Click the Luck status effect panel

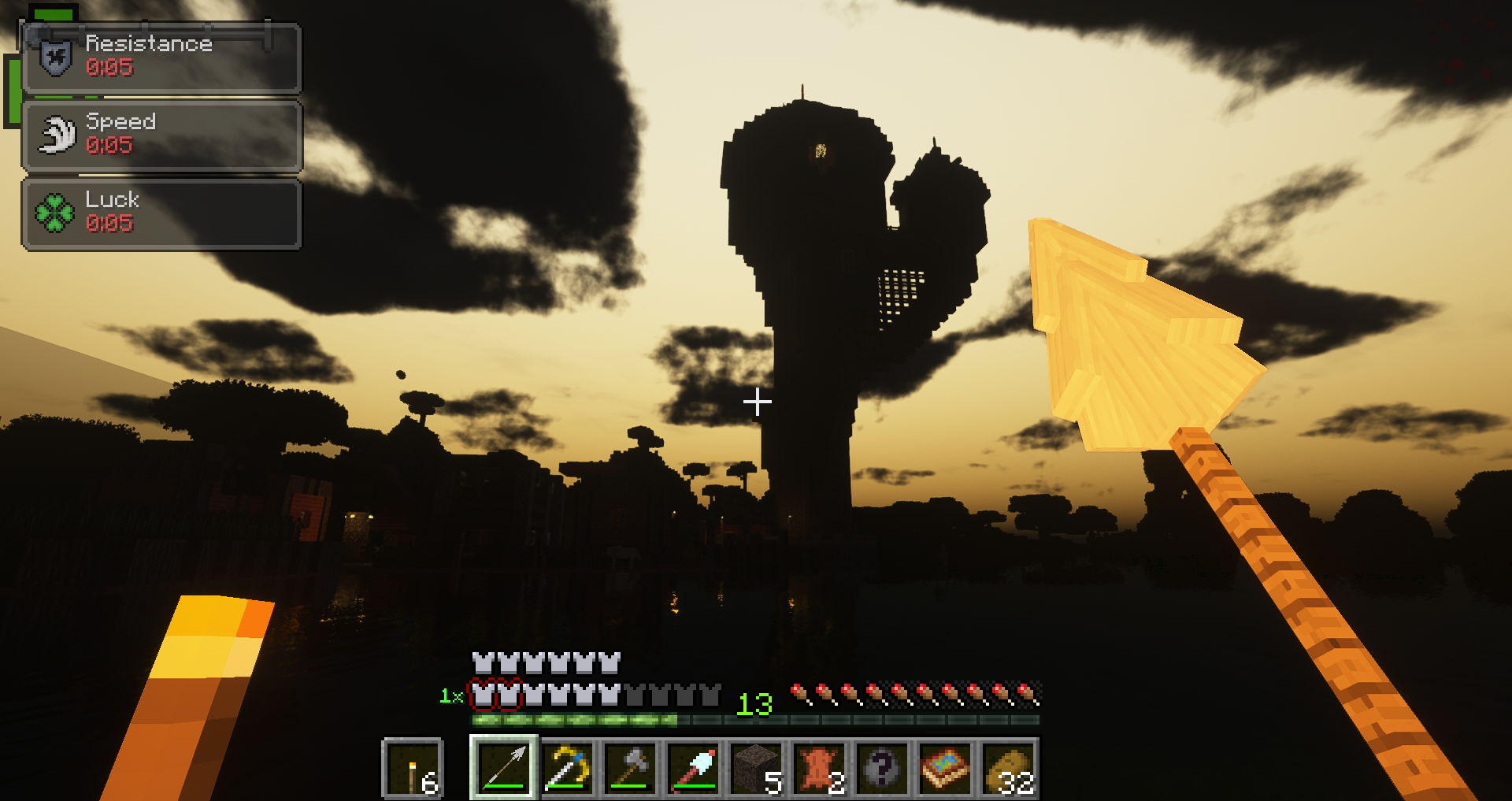coord(160,213)
